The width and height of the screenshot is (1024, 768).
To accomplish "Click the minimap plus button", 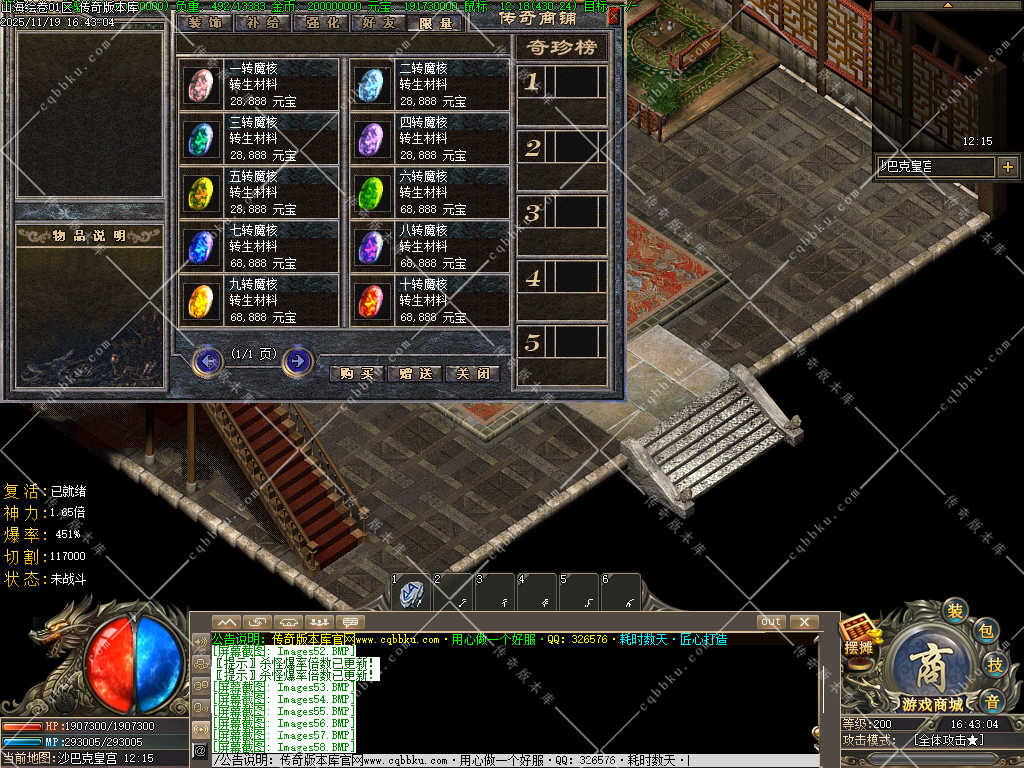I will click(x=1007, y=167).
